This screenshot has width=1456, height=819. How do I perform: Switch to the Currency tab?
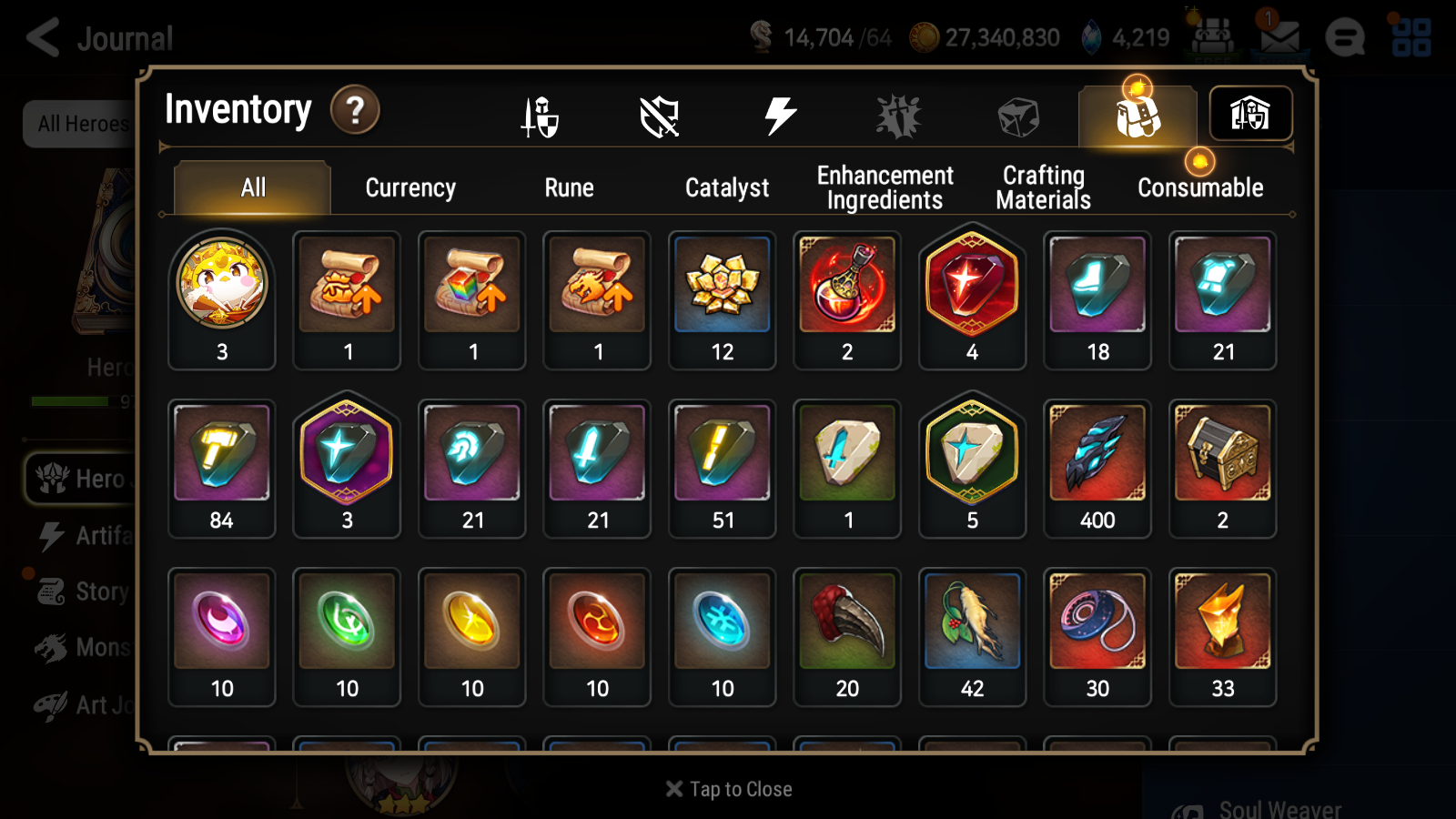click(x=410, y=187)
